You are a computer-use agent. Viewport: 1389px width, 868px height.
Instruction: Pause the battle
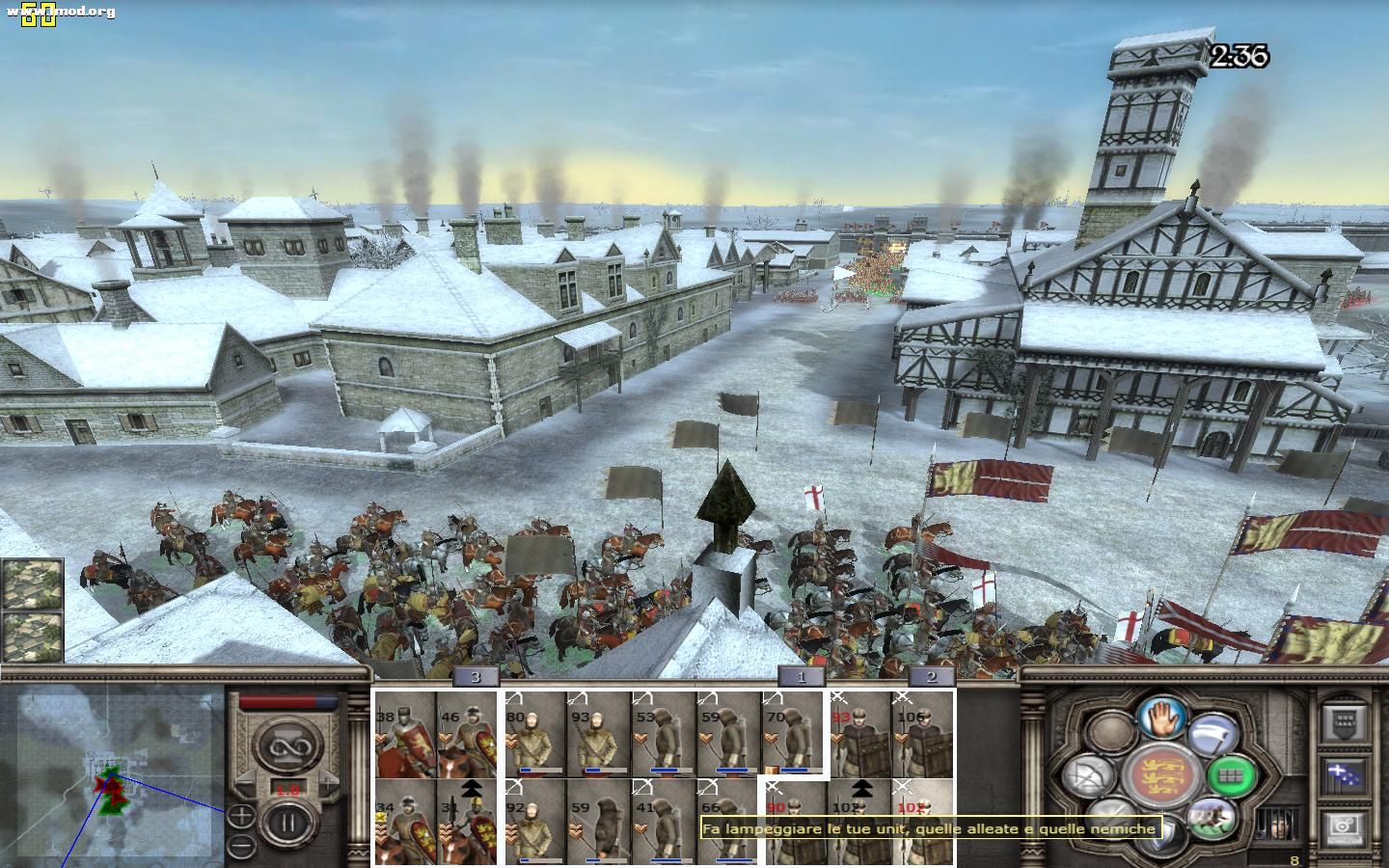[x=286, y=825]
